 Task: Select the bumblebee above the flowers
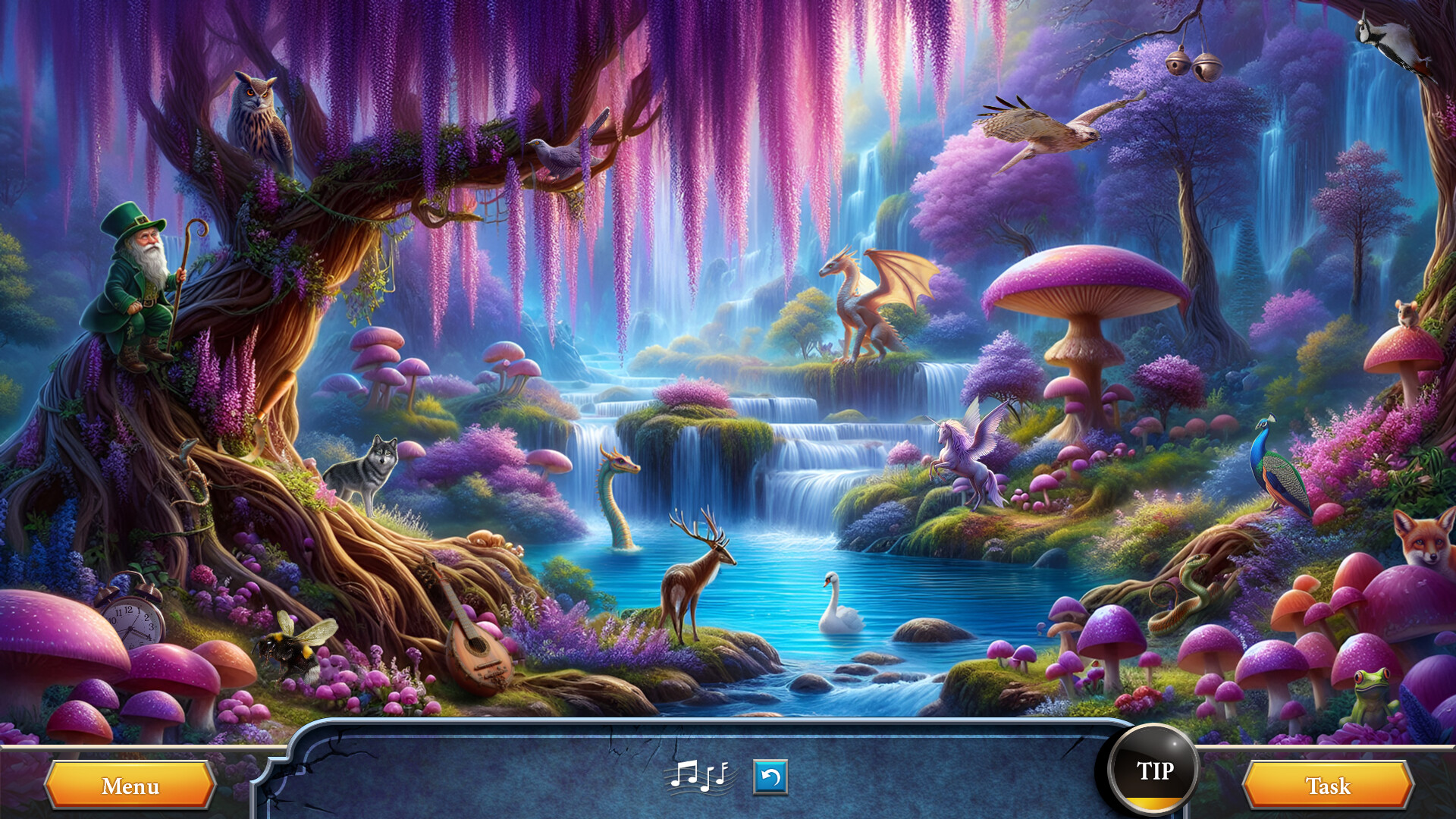[296, 648]
